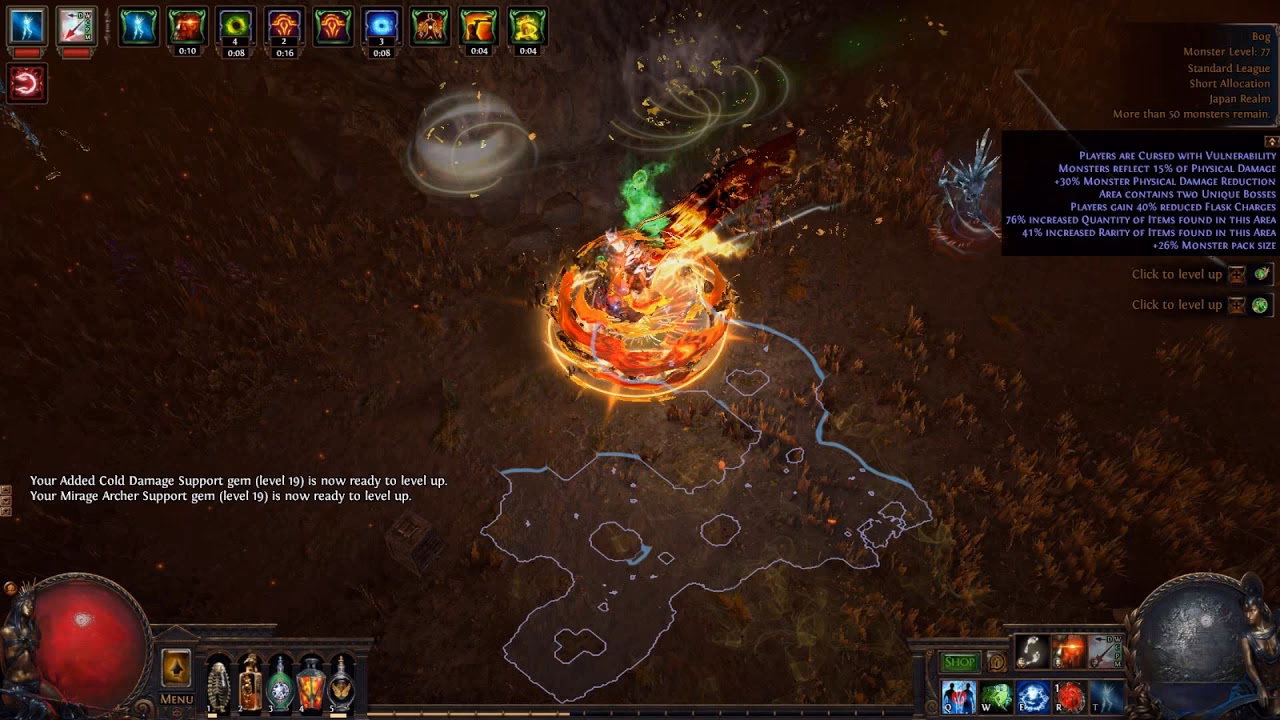The image size is (1280, 720).
Task: Activate the green W skill
Action: coord(996,696)
